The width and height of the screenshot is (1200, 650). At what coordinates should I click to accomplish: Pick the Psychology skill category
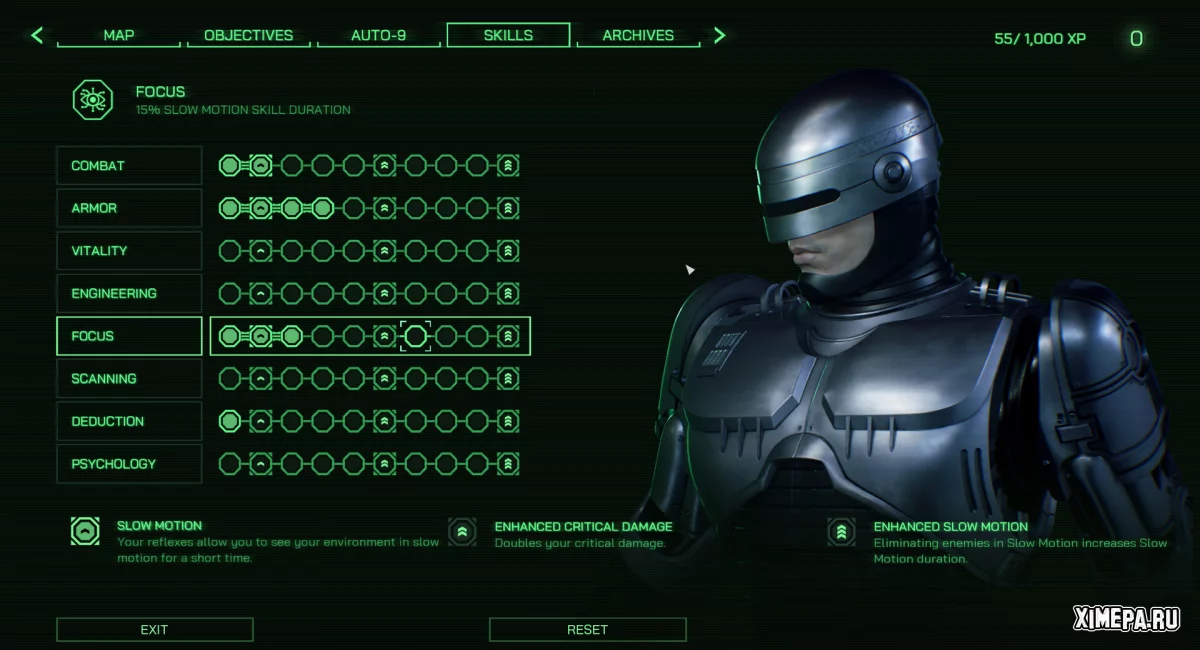click(129, 464)
